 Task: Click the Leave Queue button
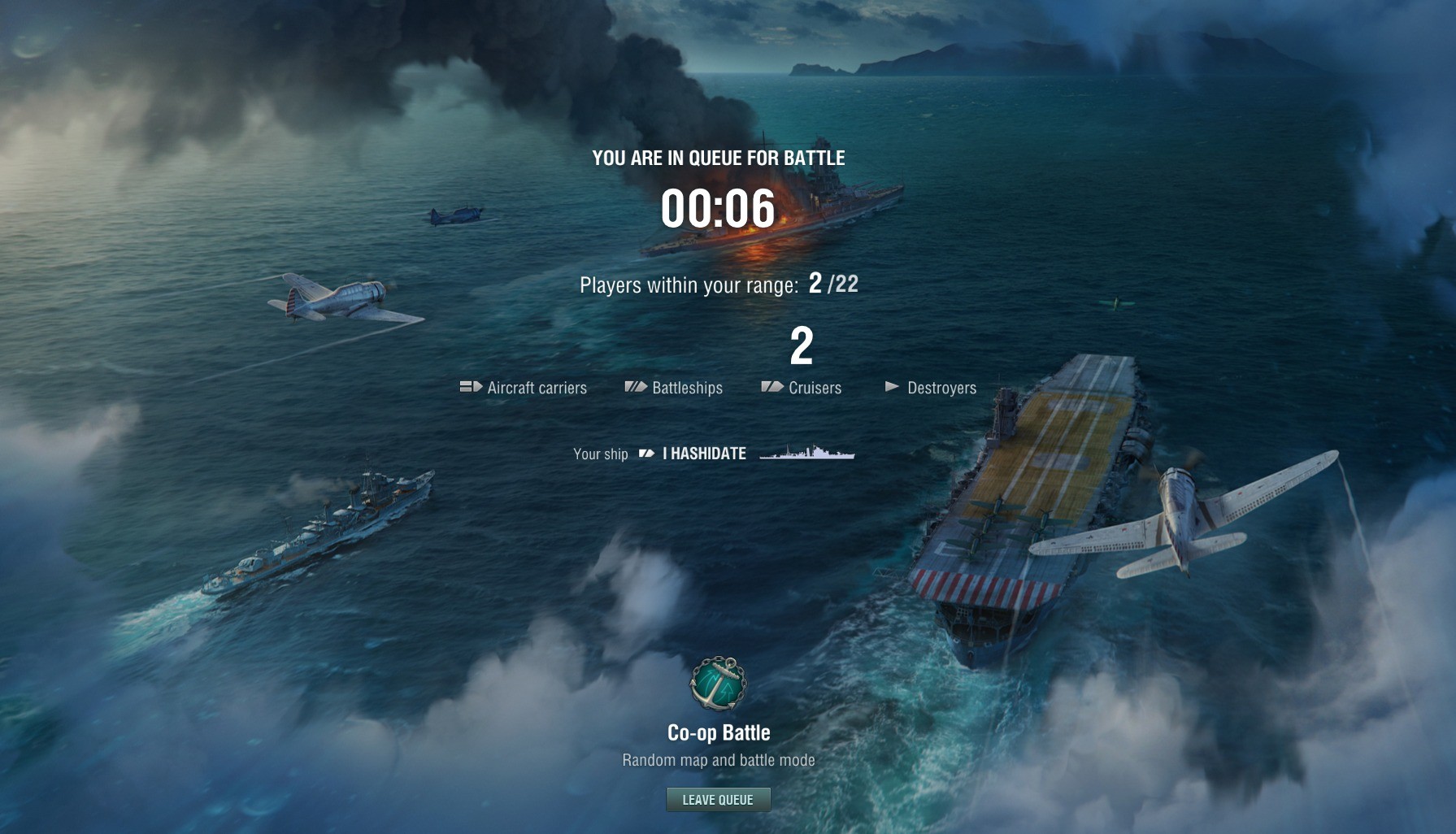[718, 800]
